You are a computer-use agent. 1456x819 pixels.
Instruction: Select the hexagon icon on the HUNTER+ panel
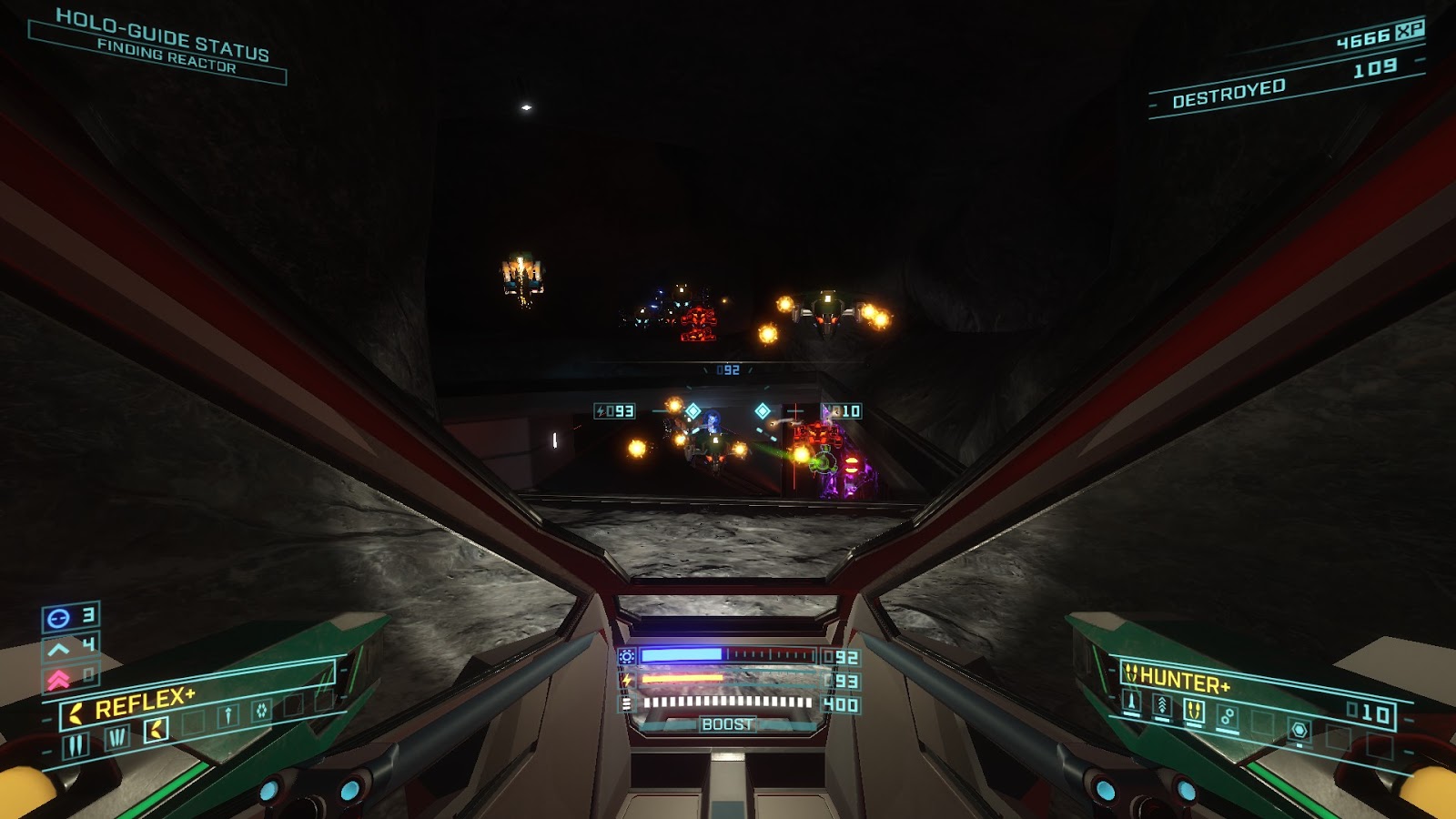(1299, 731)
